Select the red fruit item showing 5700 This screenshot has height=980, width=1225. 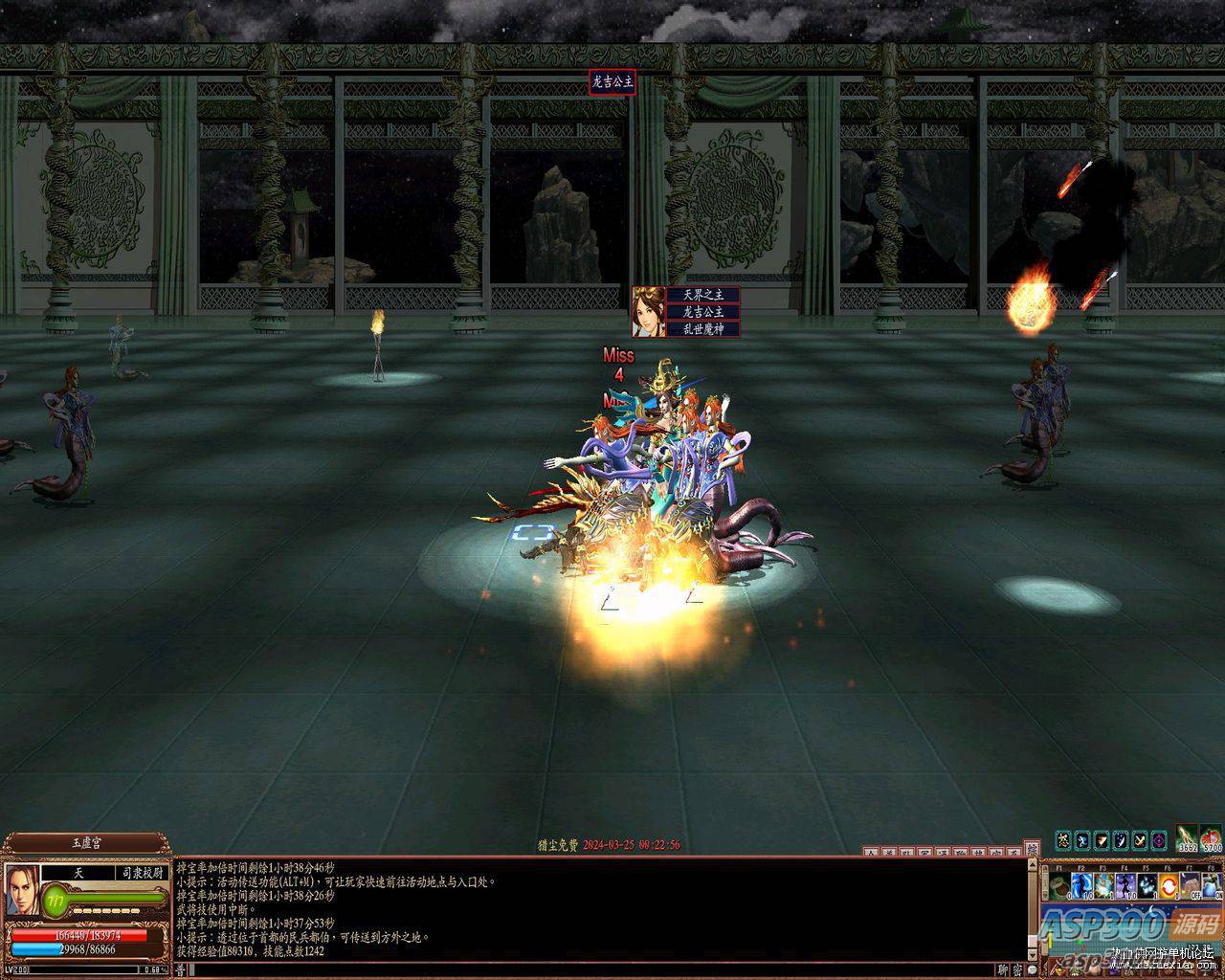click(x=1212, y=839)
